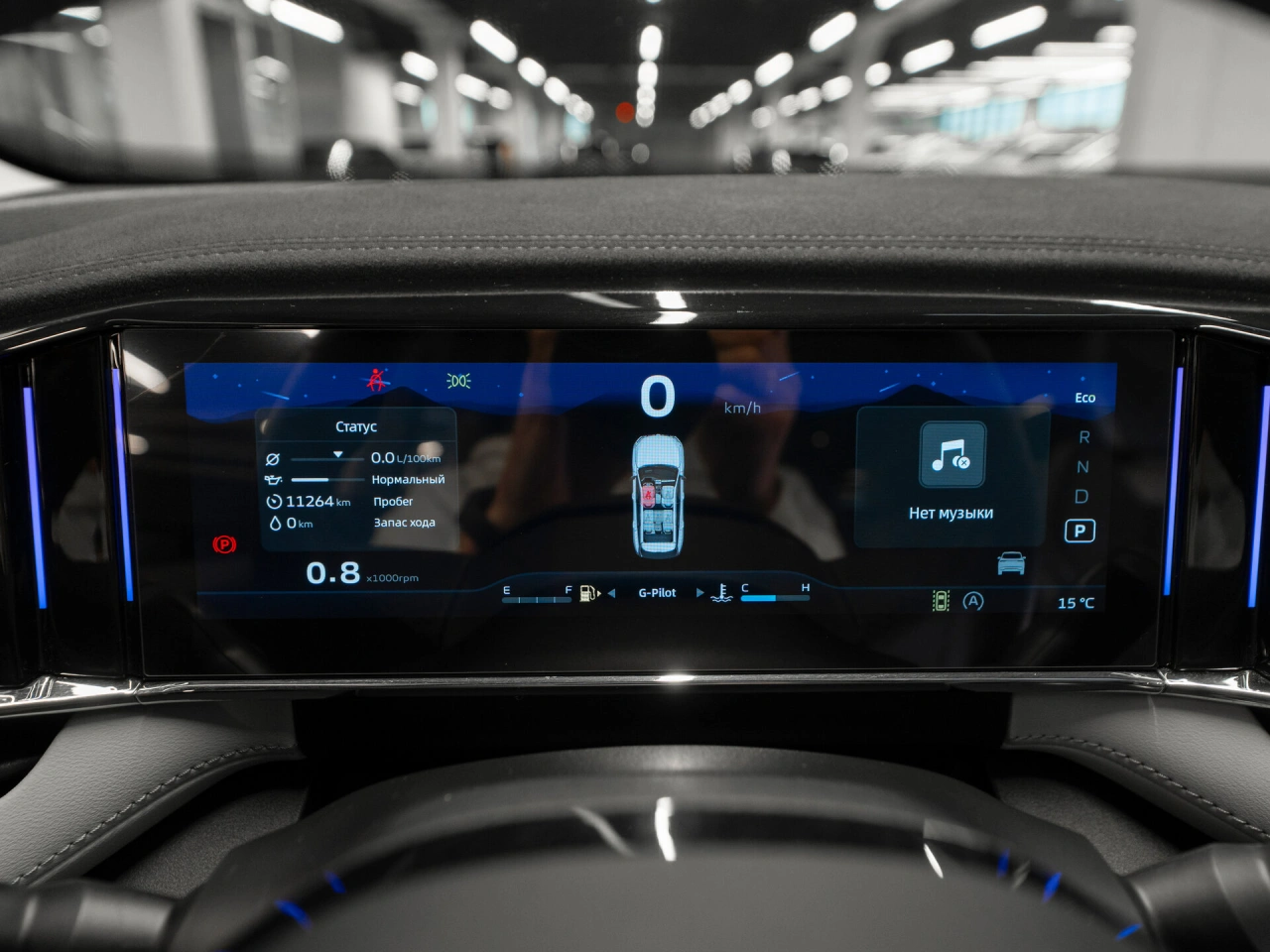
Task: Click the right arrow beside G-Pilot
Action: [x=699, y=593]
